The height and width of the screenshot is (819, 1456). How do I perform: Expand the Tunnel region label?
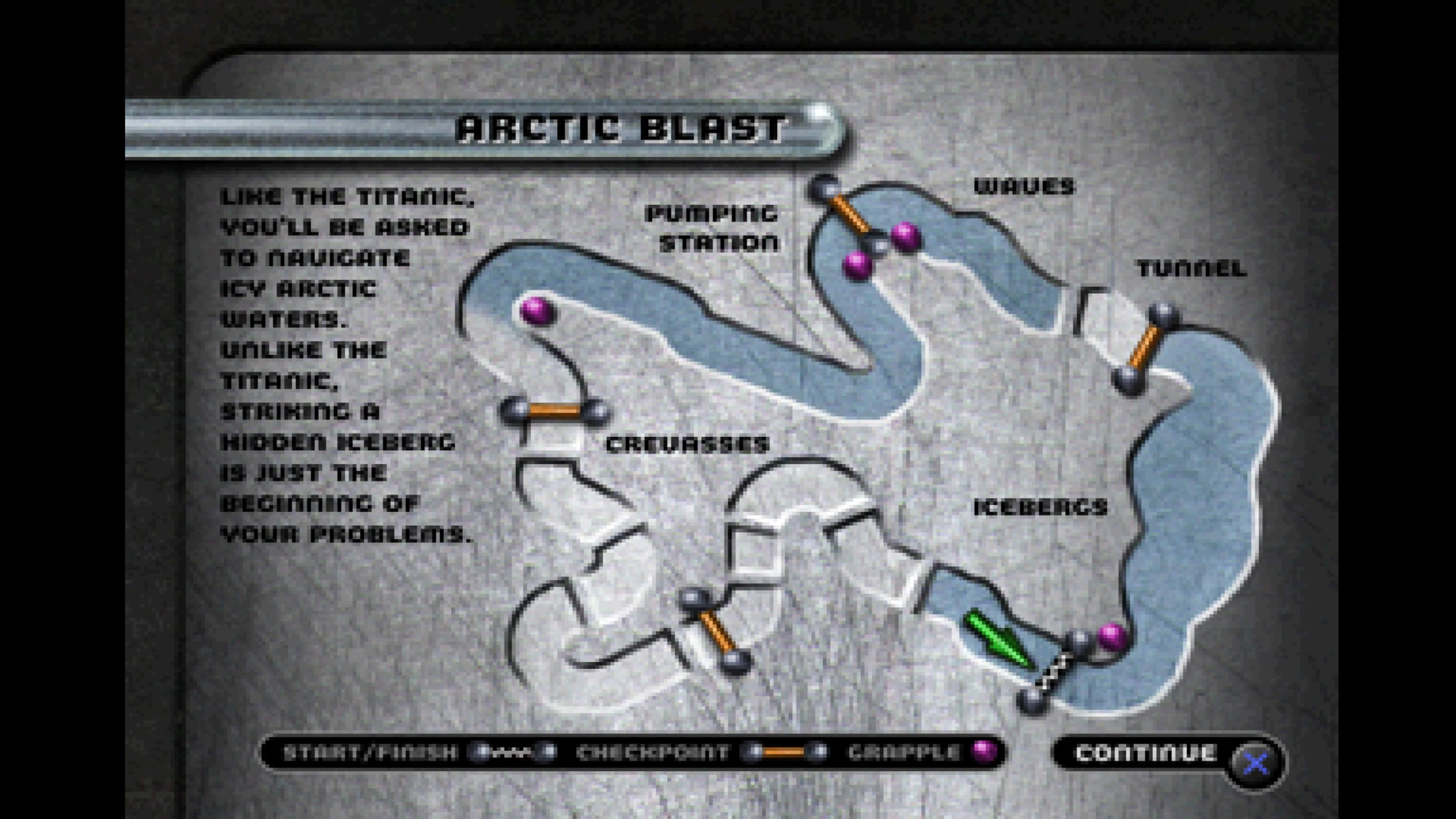(x=1190, y=268)
